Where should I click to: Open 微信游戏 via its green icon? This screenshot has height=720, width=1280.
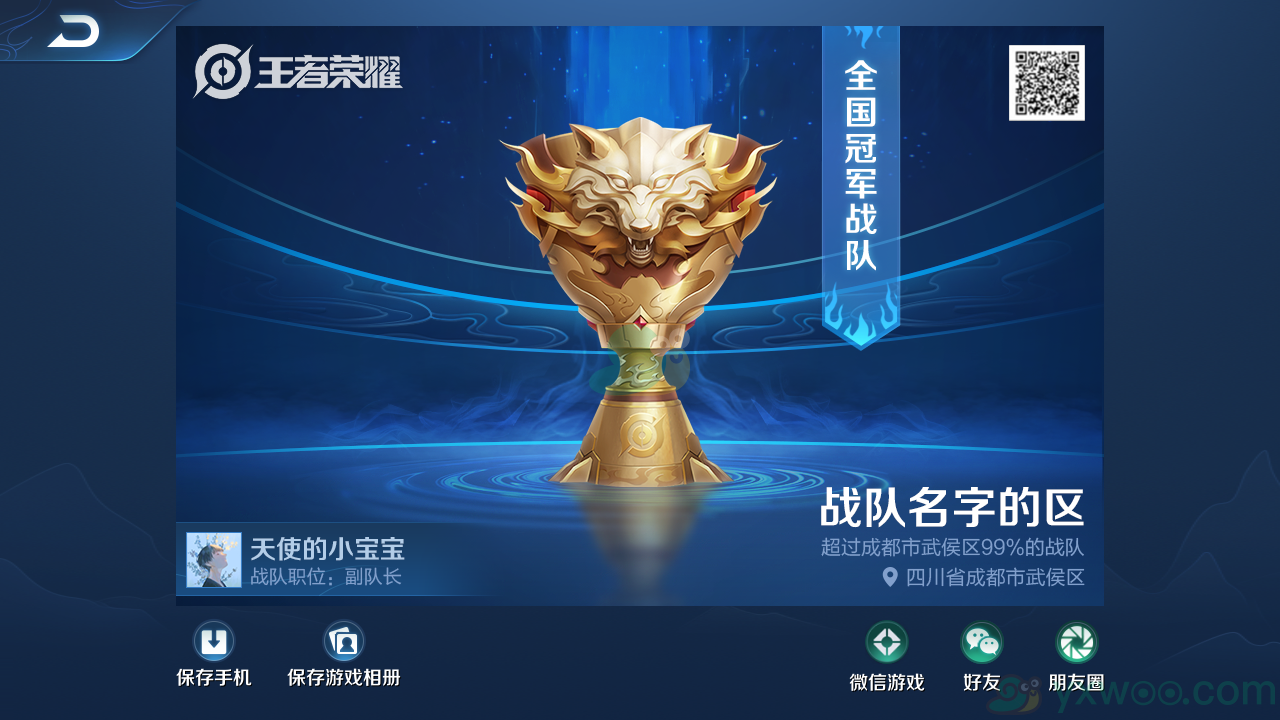tap(889, 644)
